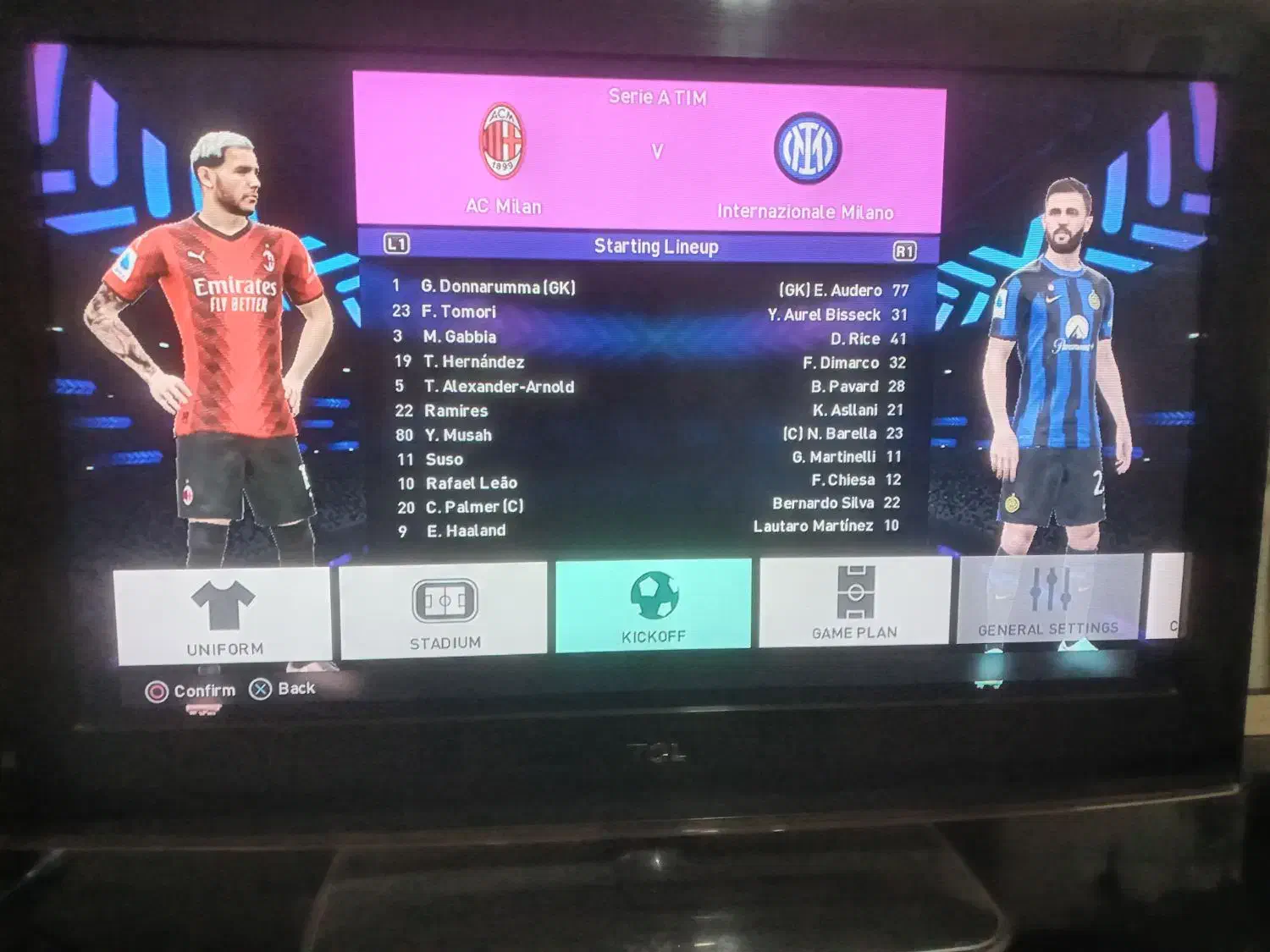Click the Kickoff soccer ball icon
Image resolution: width=1270 pixels, height=952 pixels.
click(654, 597)
